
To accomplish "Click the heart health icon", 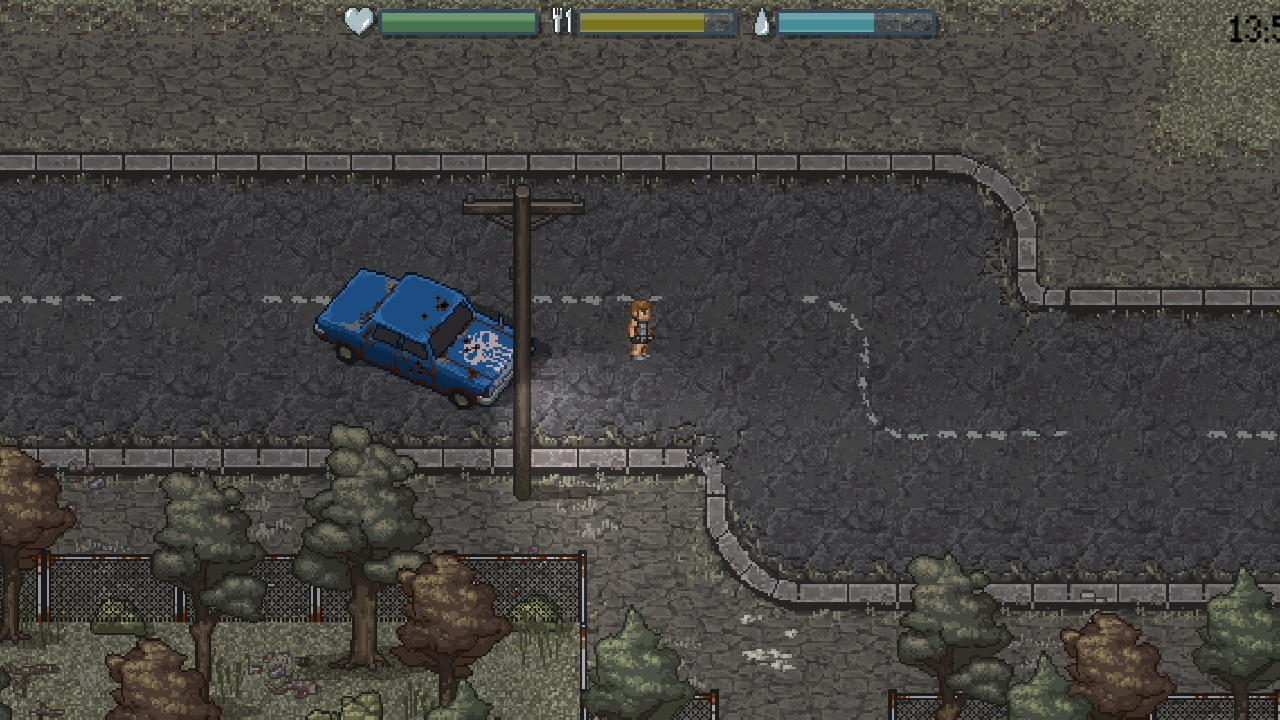I will (358, 20).
